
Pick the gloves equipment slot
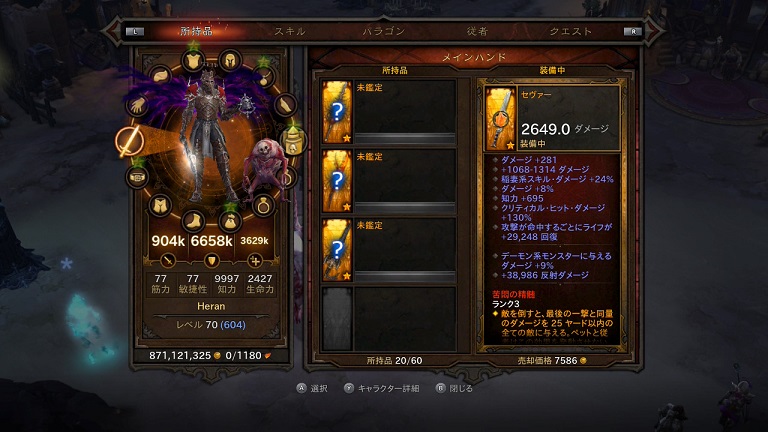(137, 105)
